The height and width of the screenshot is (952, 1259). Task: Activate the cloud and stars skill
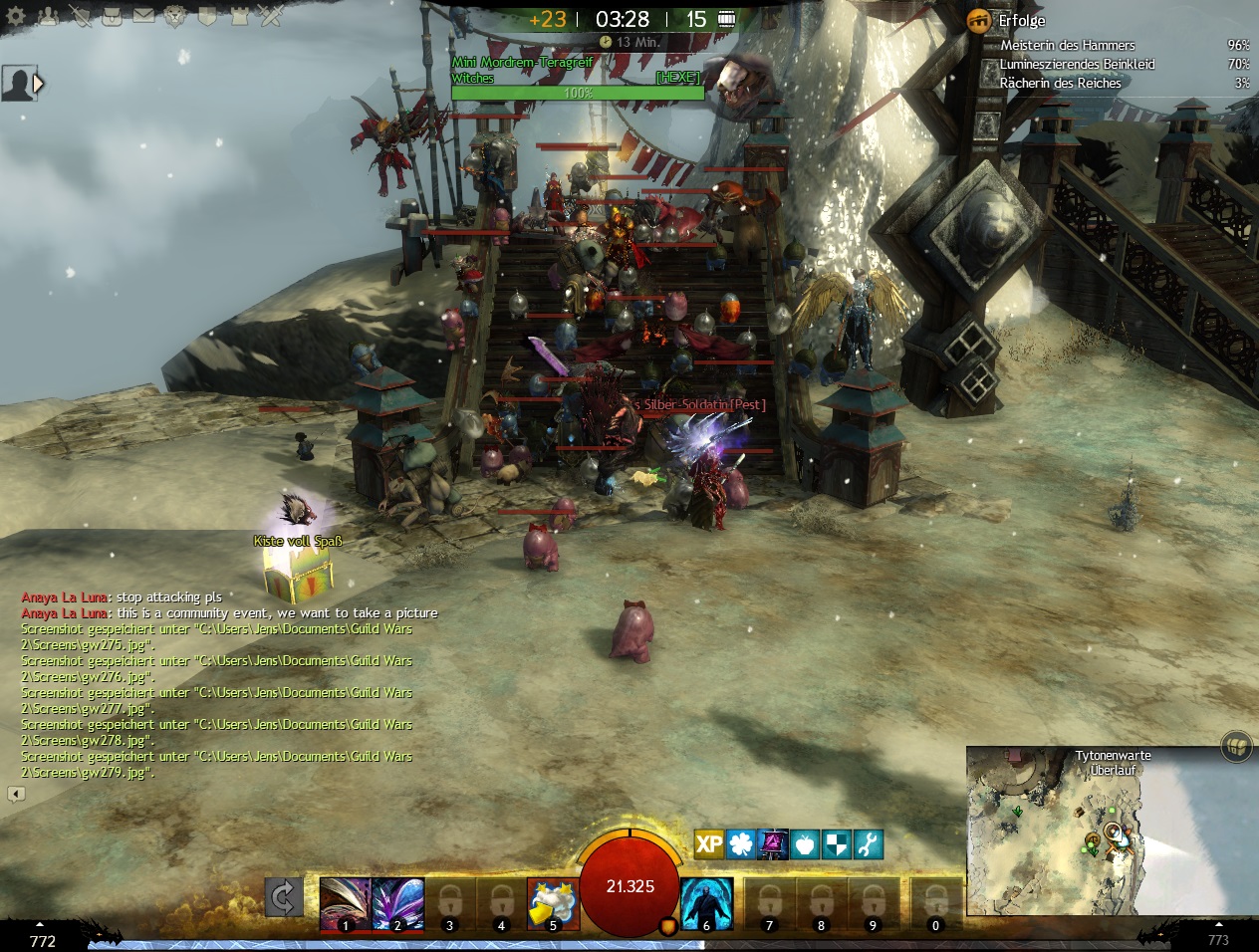pyautogui.click(x=552, y=902)
